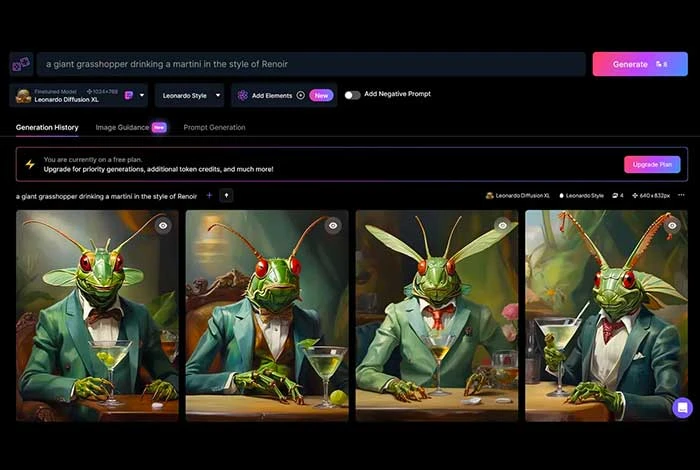Image resolution: width=700 pixels, height=470 pixels.
Task: Switch to the Generation History tab
Action: click(x=47, y=127)
